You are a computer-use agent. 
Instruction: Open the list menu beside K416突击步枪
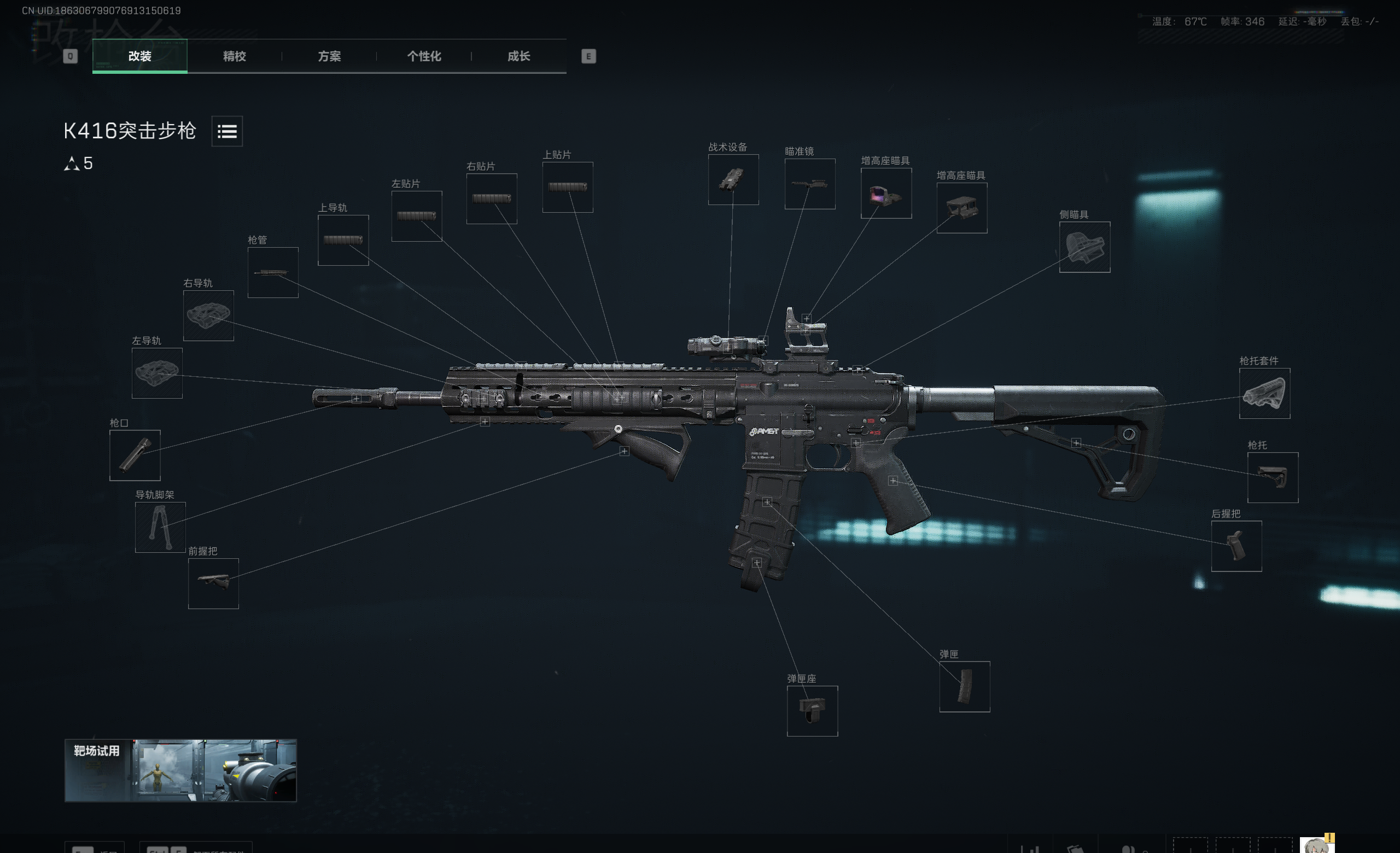pyautogui.click(x=227, y=131)
